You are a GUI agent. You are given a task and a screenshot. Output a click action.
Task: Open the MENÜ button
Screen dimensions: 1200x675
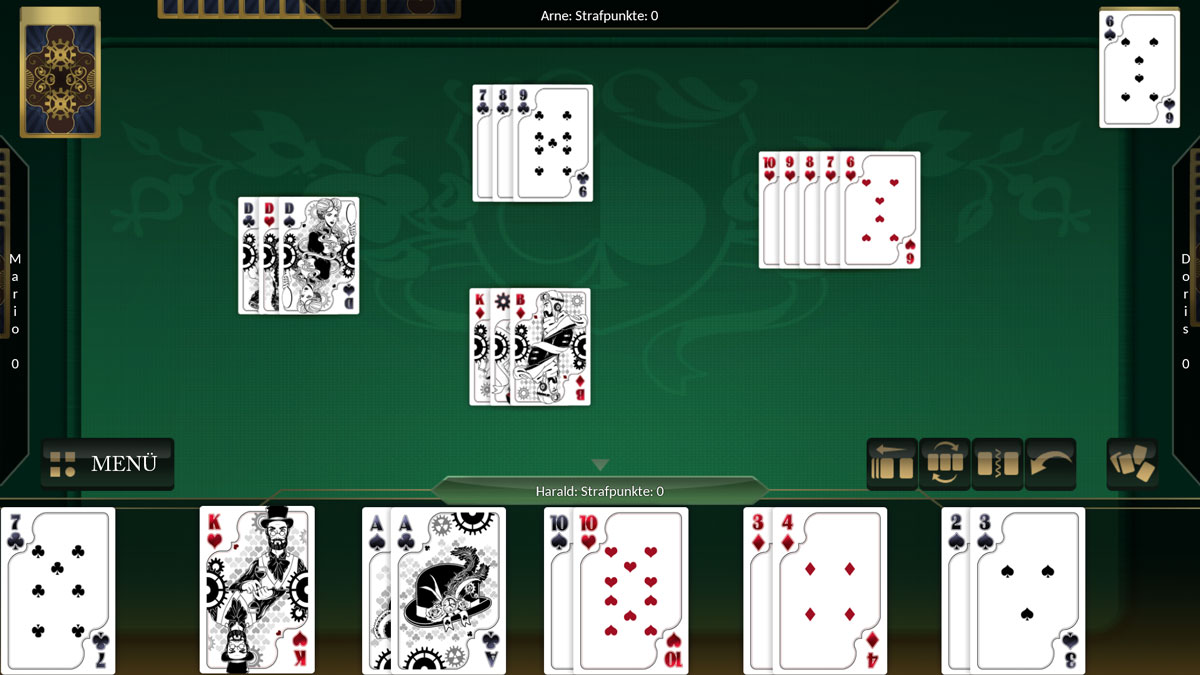coord(107,464)
